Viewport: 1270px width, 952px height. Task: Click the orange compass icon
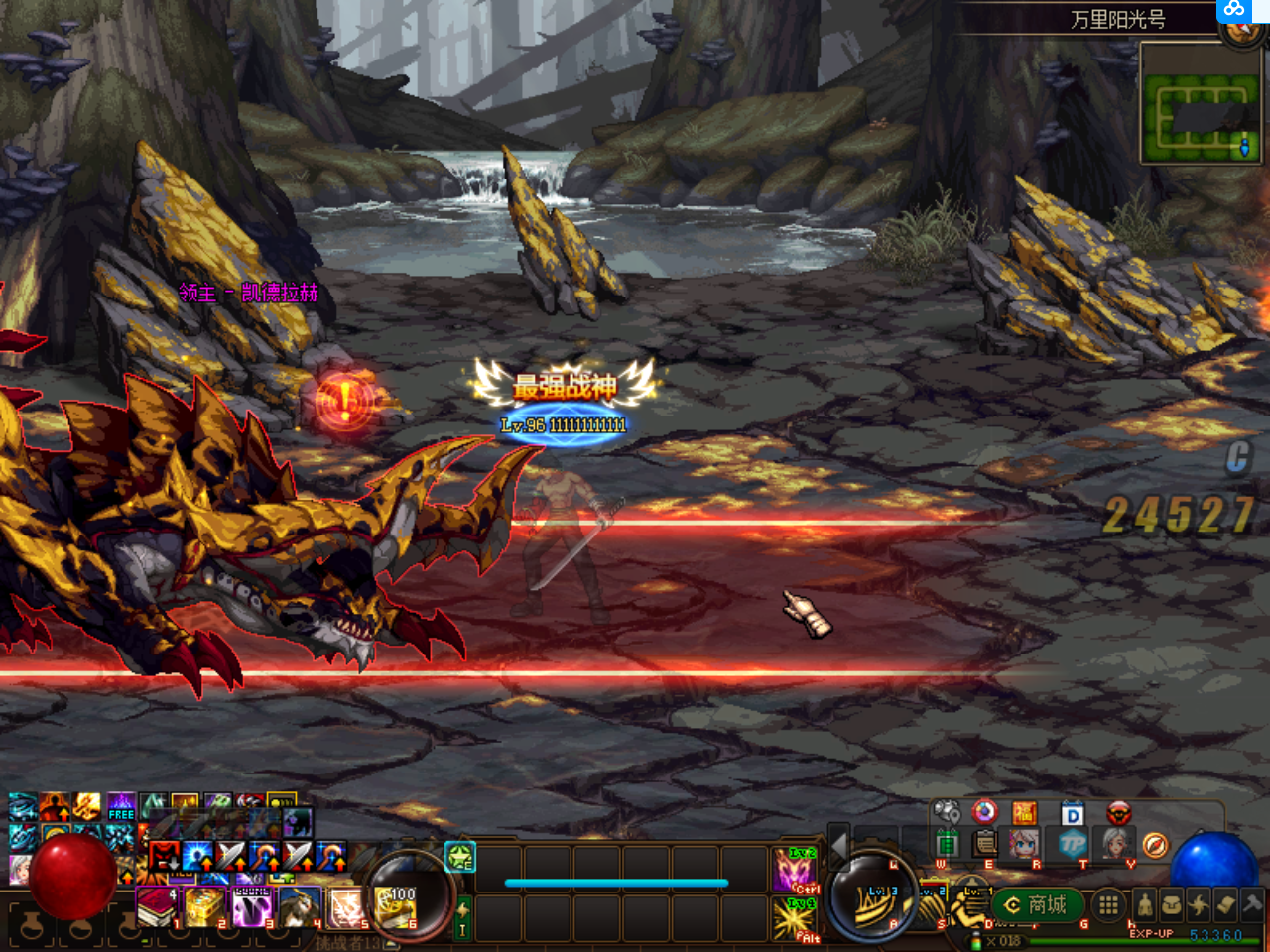(x=1154, y=845)
